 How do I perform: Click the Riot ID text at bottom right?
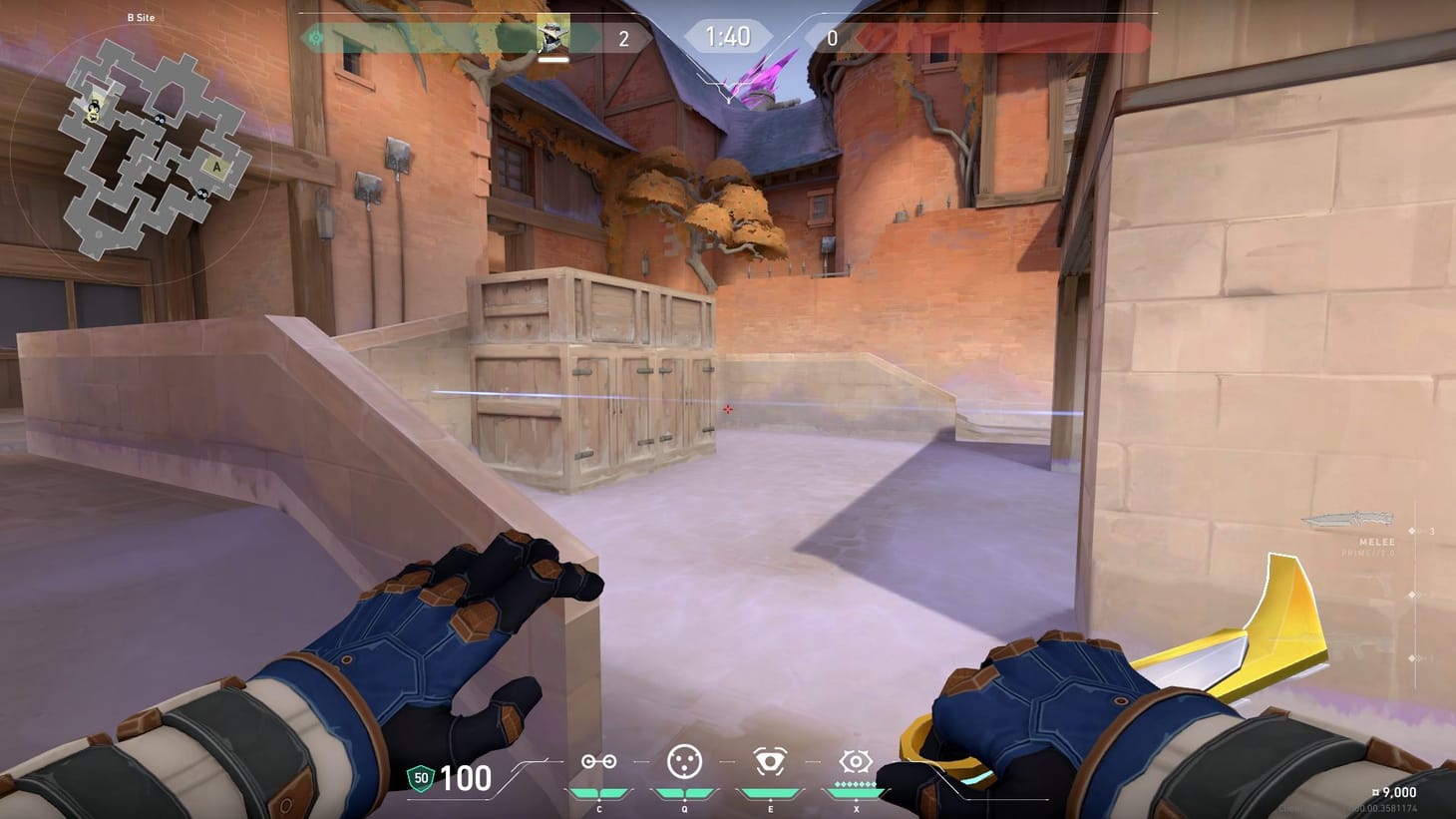click(x=1386, y=808)
